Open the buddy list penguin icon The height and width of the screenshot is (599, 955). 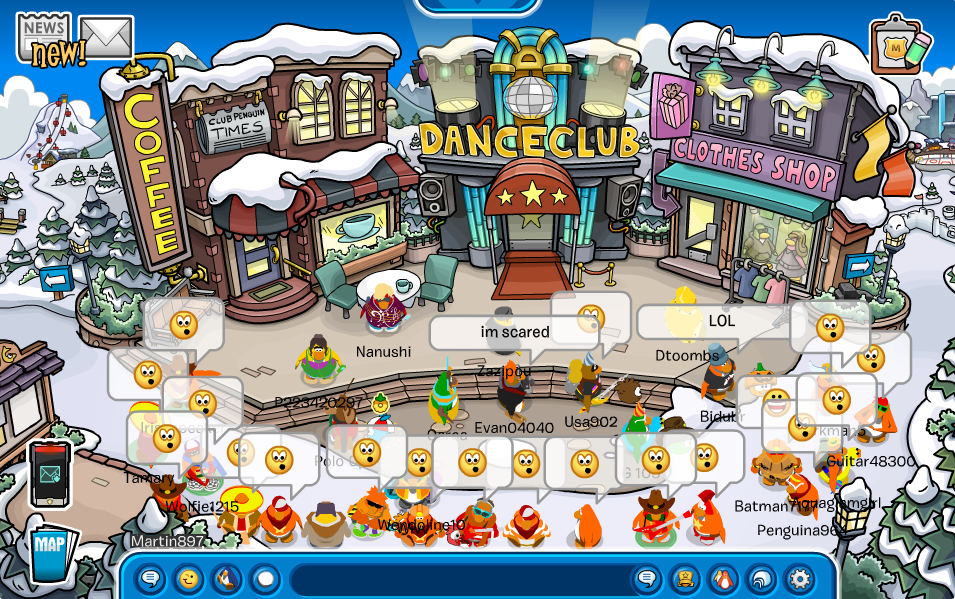[723, 578]
